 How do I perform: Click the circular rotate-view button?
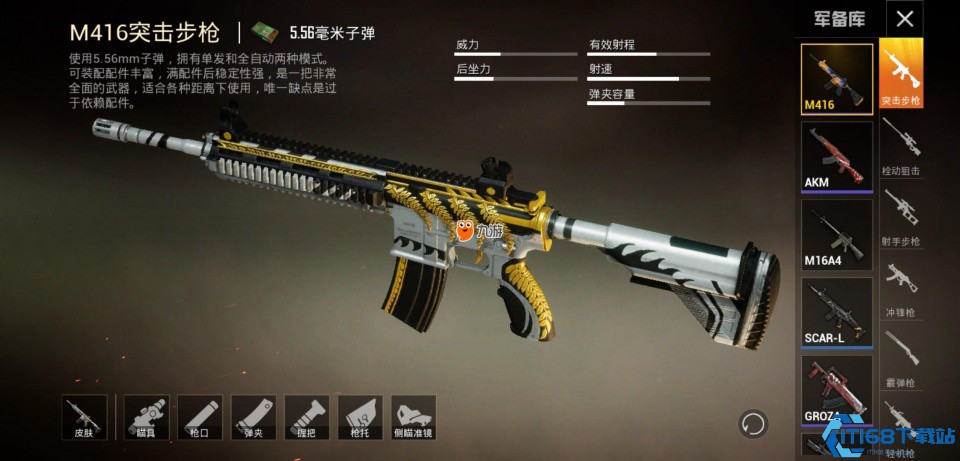(x=752, y=424)
